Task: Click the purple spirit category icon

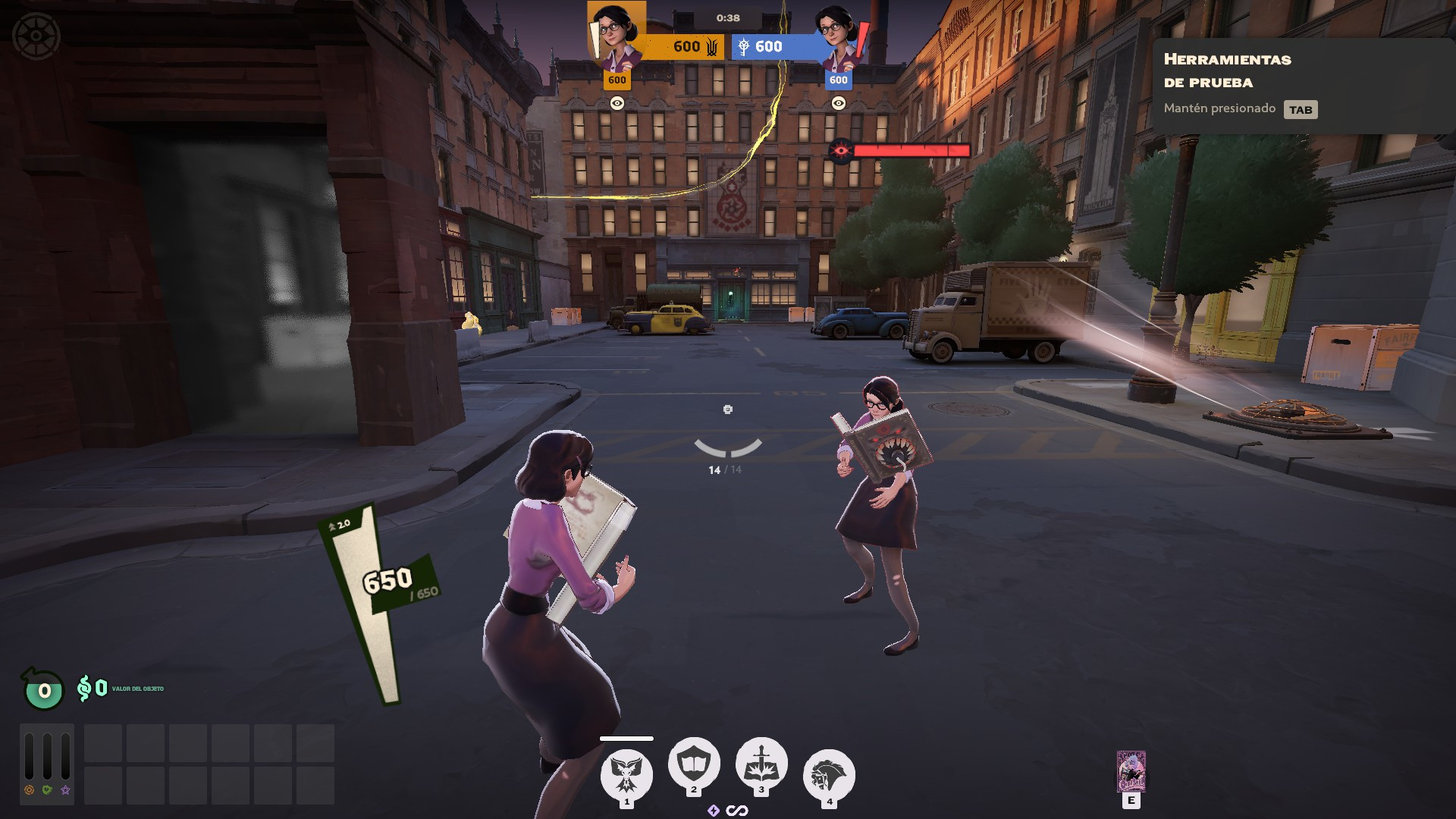Action: [66, 790]
